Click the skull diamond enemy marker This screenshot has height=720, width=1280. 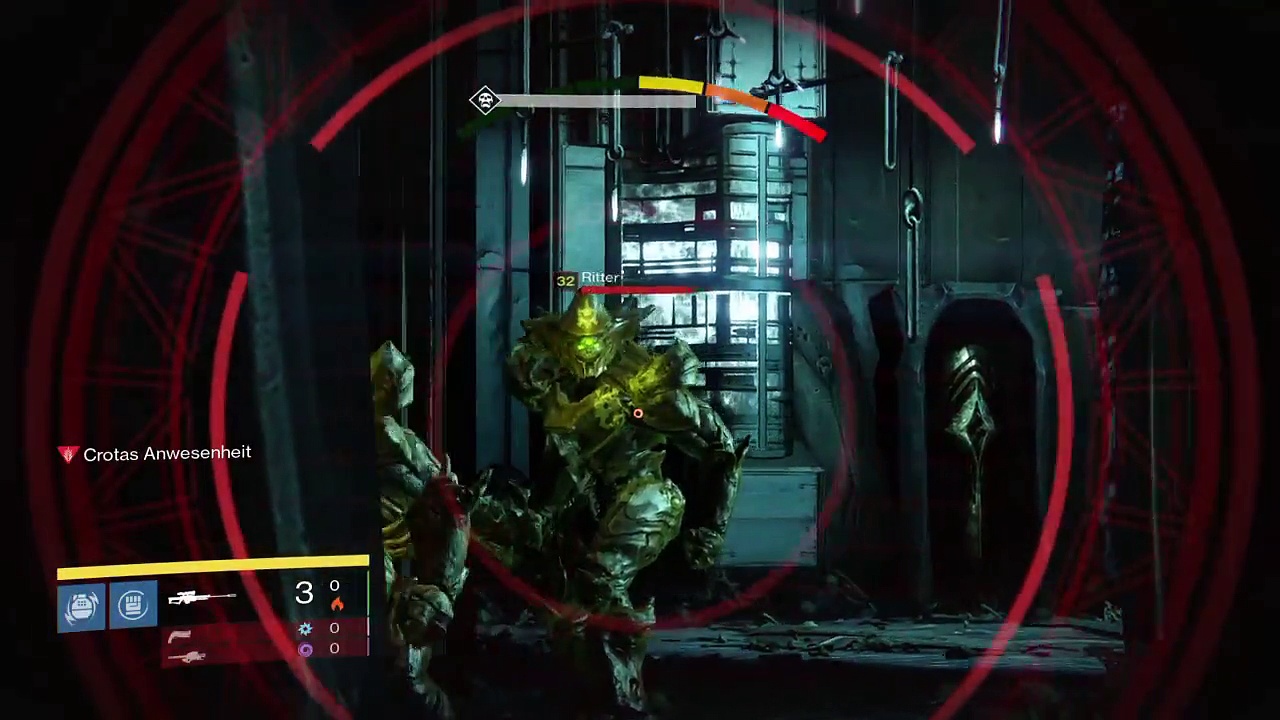[x=485, y=100]
